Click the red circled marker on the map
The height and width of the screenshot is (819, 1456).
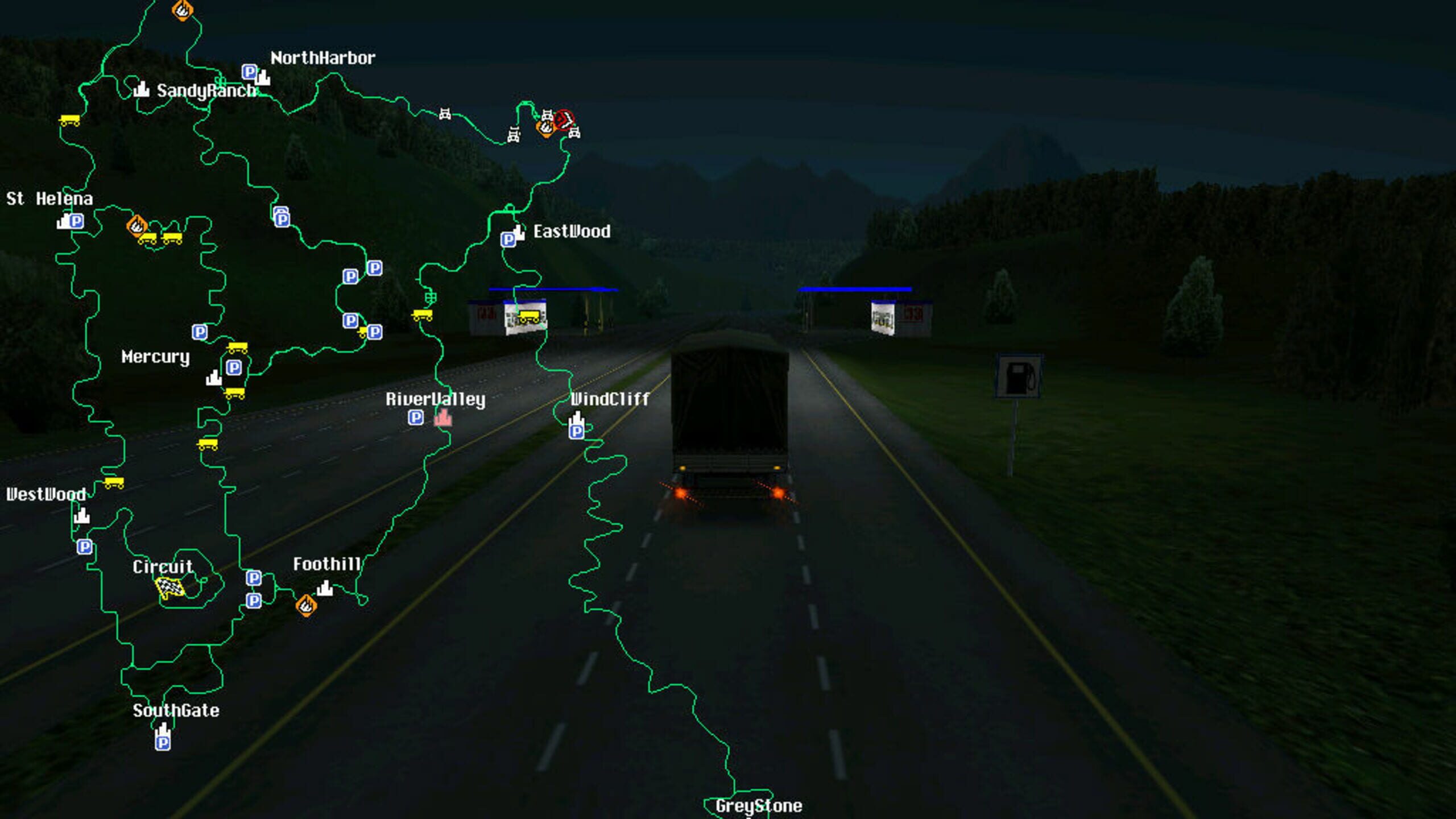click(x=564, y=120)
